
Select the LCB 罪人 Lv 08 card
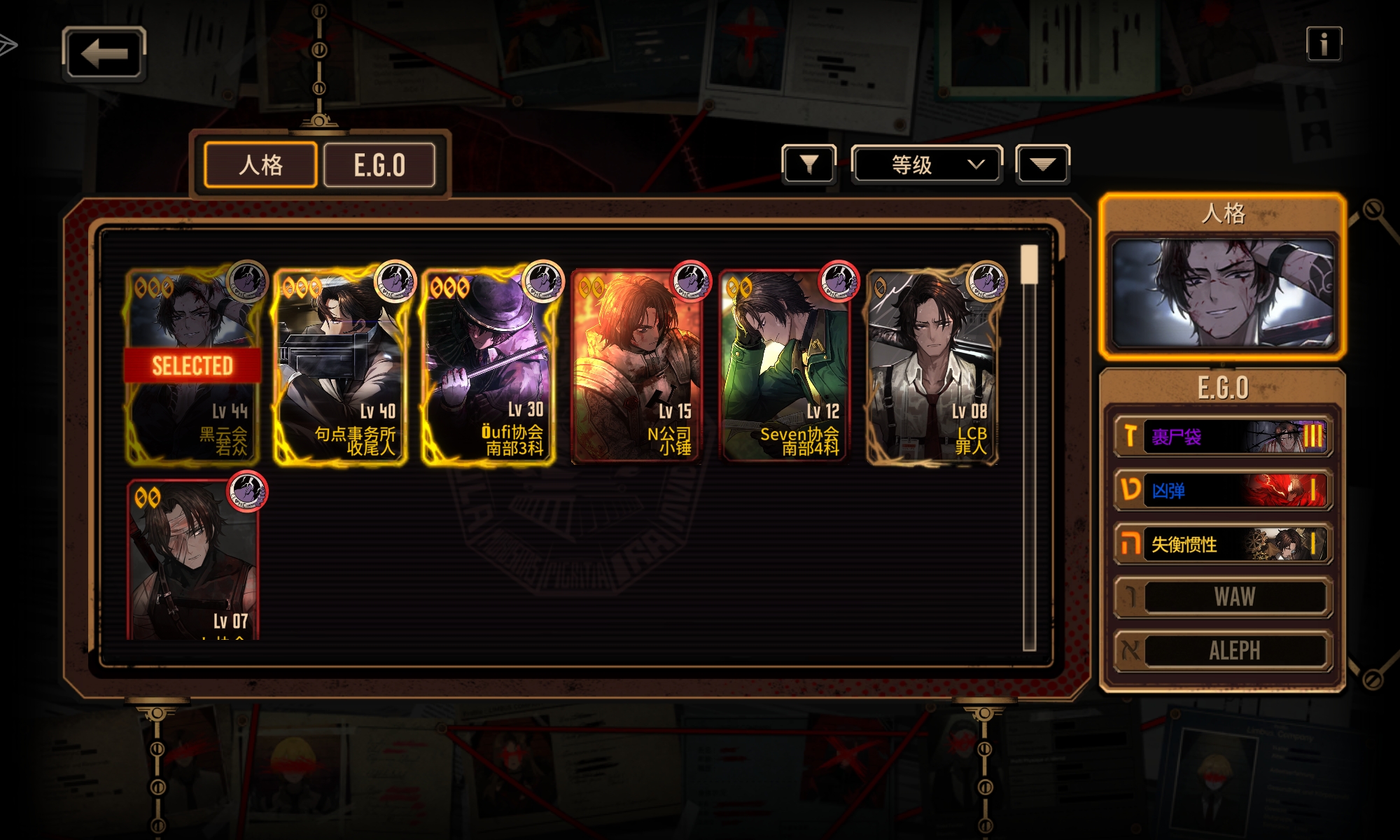(x=934, y=365)
